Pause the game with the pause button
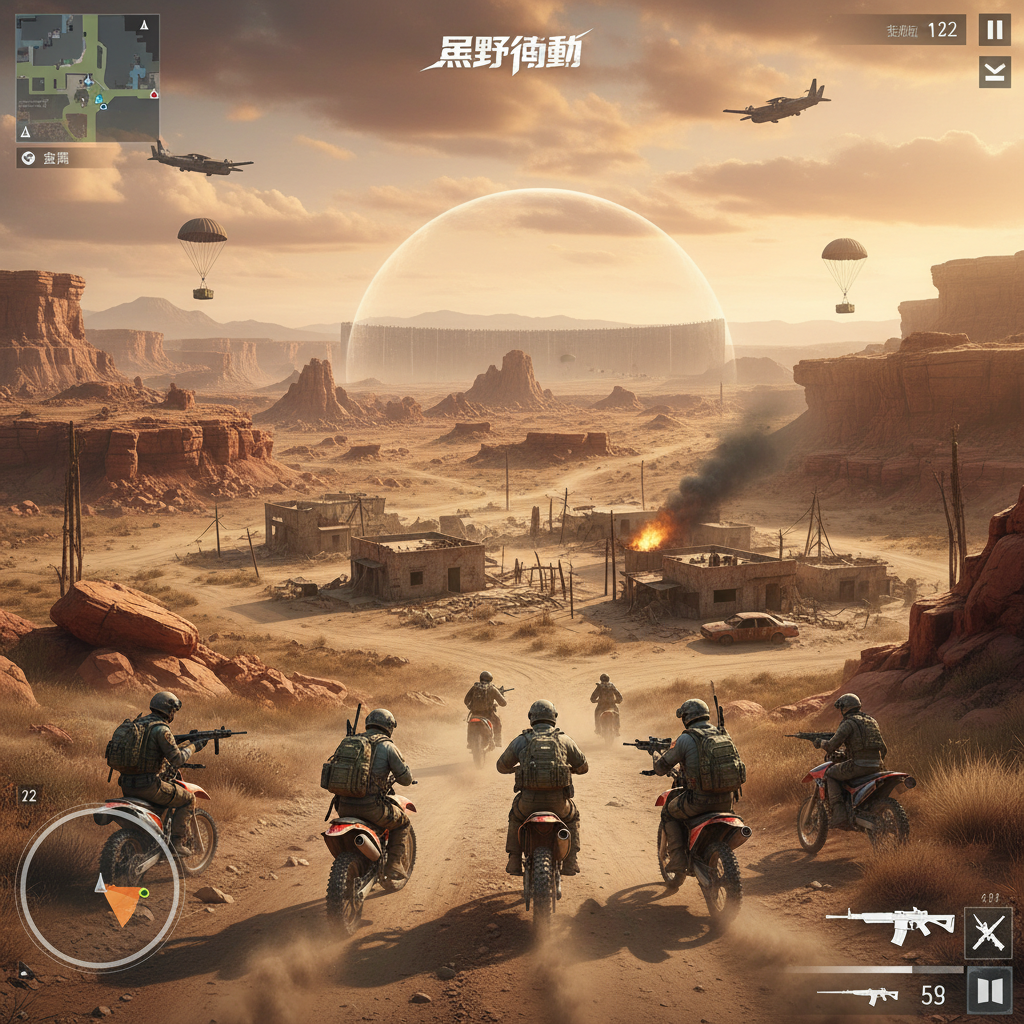This screenshot has width=1024, height=1024. click(994, 30)
